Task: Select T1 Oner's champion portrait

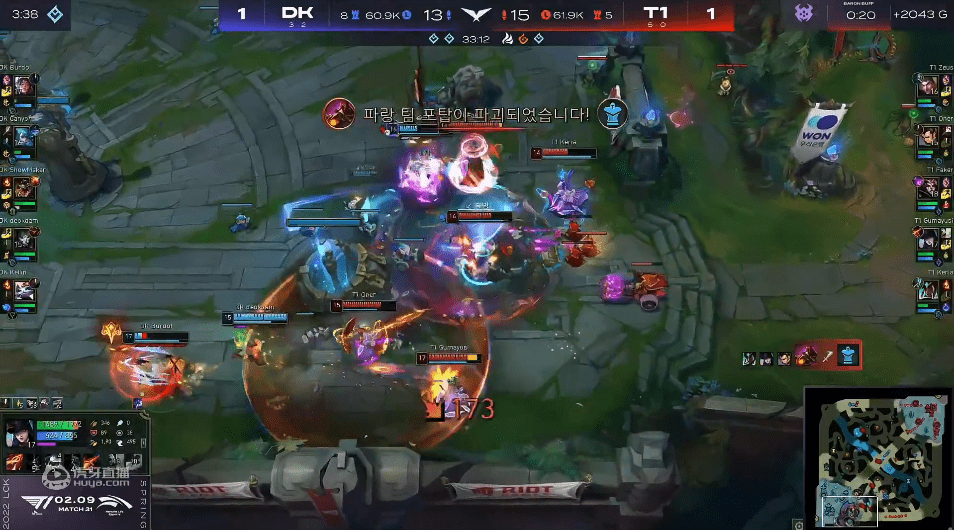Action: coord(929,140)
